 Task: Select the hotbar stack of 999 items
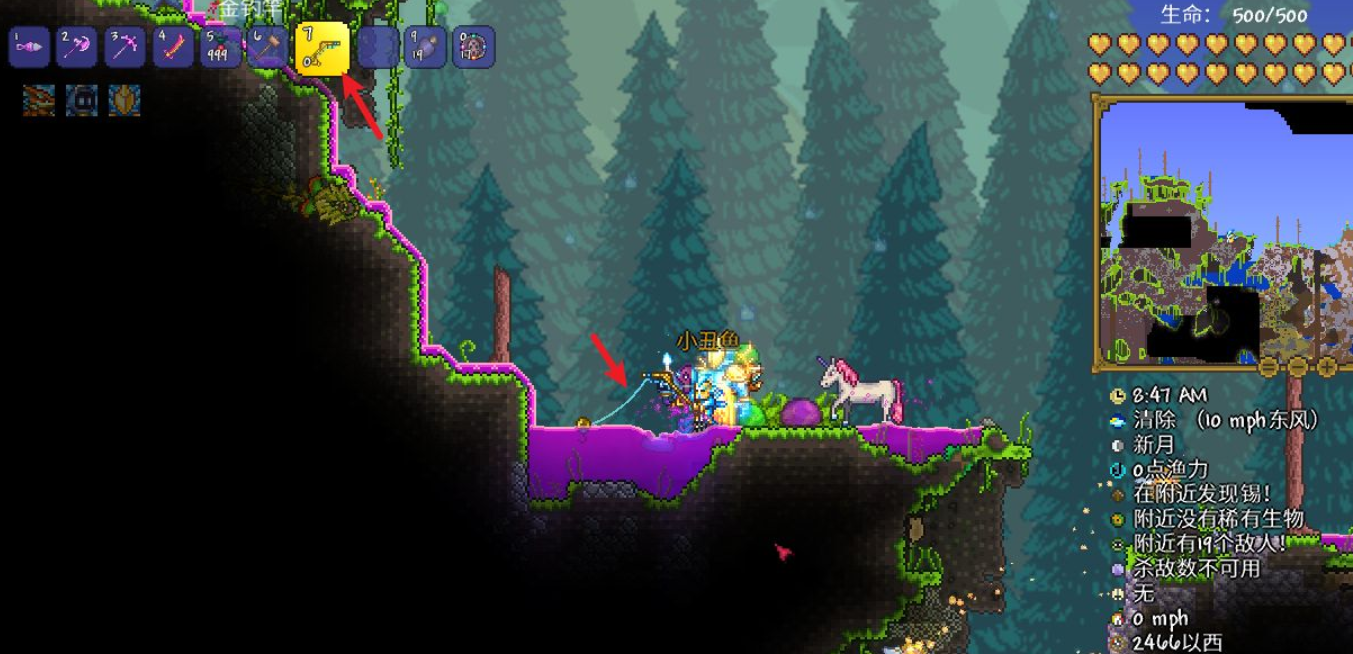pyautogui.click(x=222, y=47)
